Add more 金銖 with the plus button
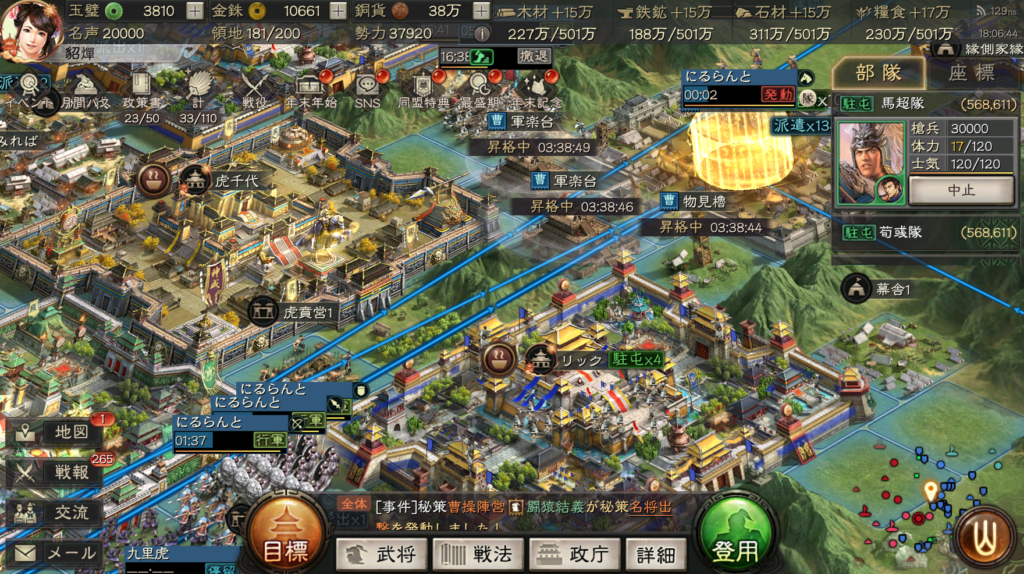 [339, 11]
